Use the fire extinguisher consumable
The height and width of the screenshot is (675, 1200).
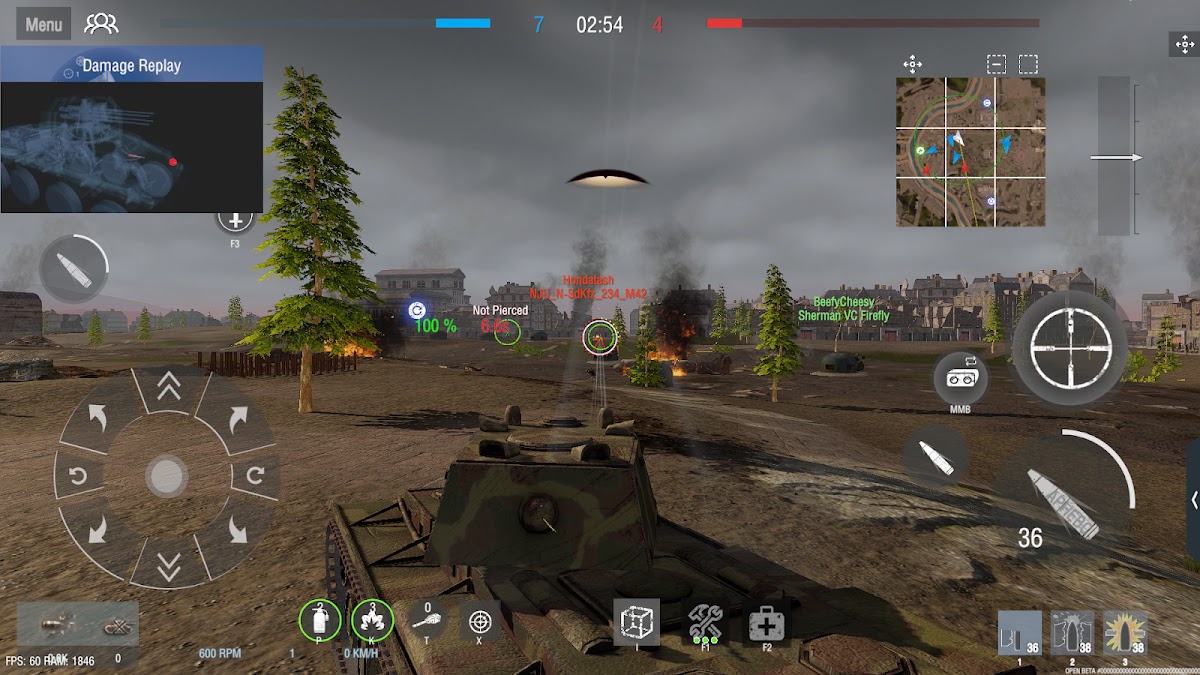point(320,622)
